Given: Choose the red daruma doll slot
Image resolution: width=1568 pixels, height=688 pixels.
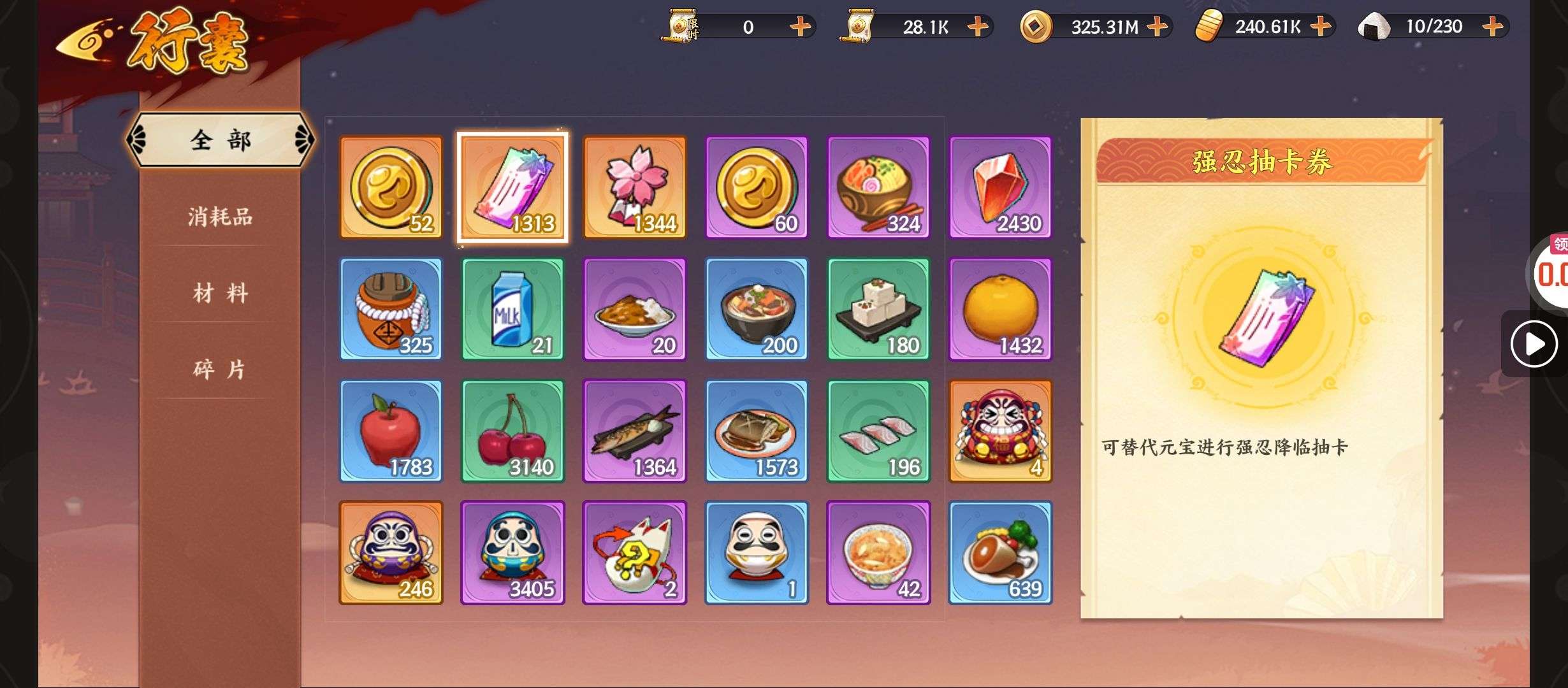Looking at the screenshot, I should pyautogui.click(x=1000, y=431).
